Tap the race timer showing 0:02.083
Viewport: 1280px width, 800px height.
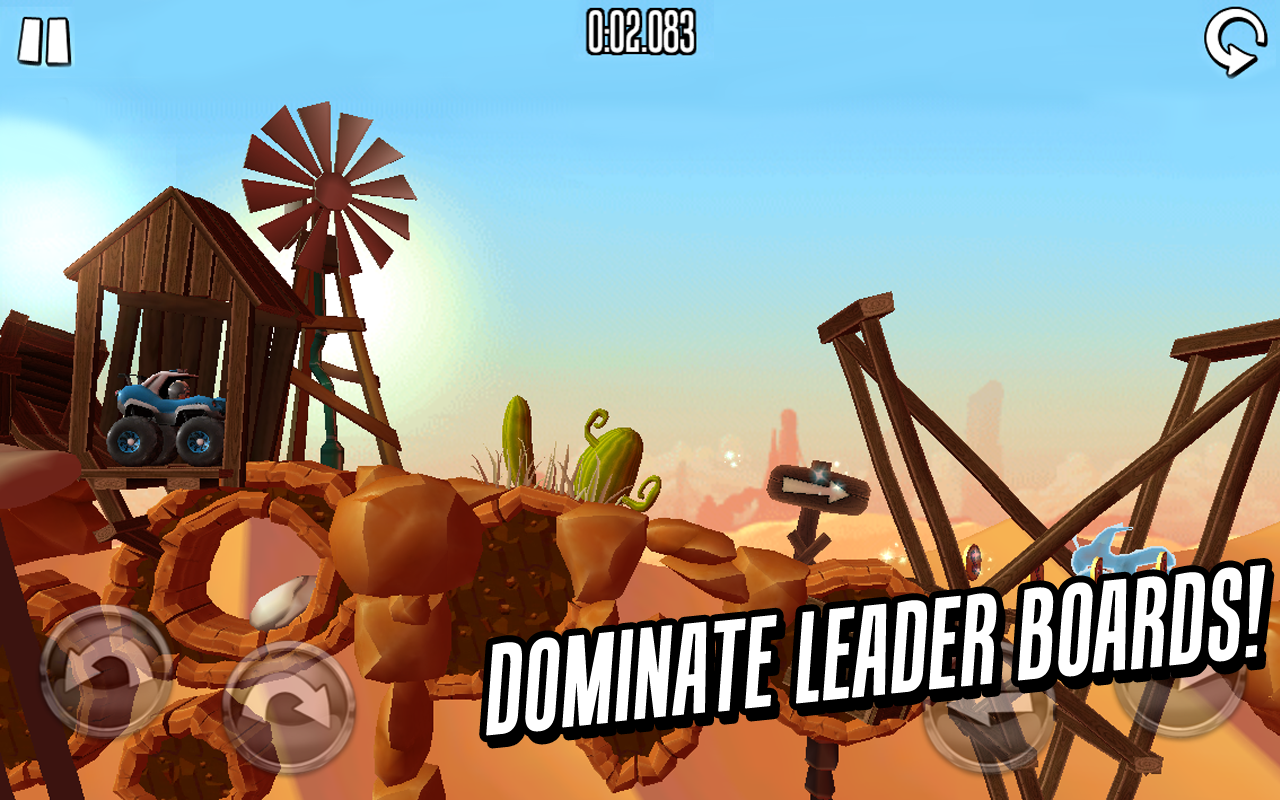coord(640,32)
